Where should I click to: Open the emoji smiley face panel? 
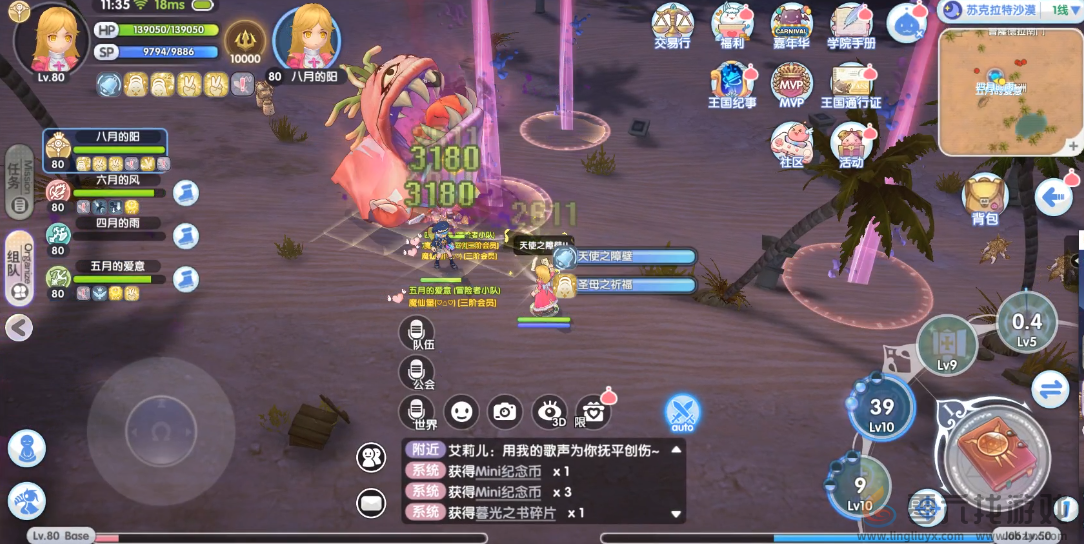460,411
